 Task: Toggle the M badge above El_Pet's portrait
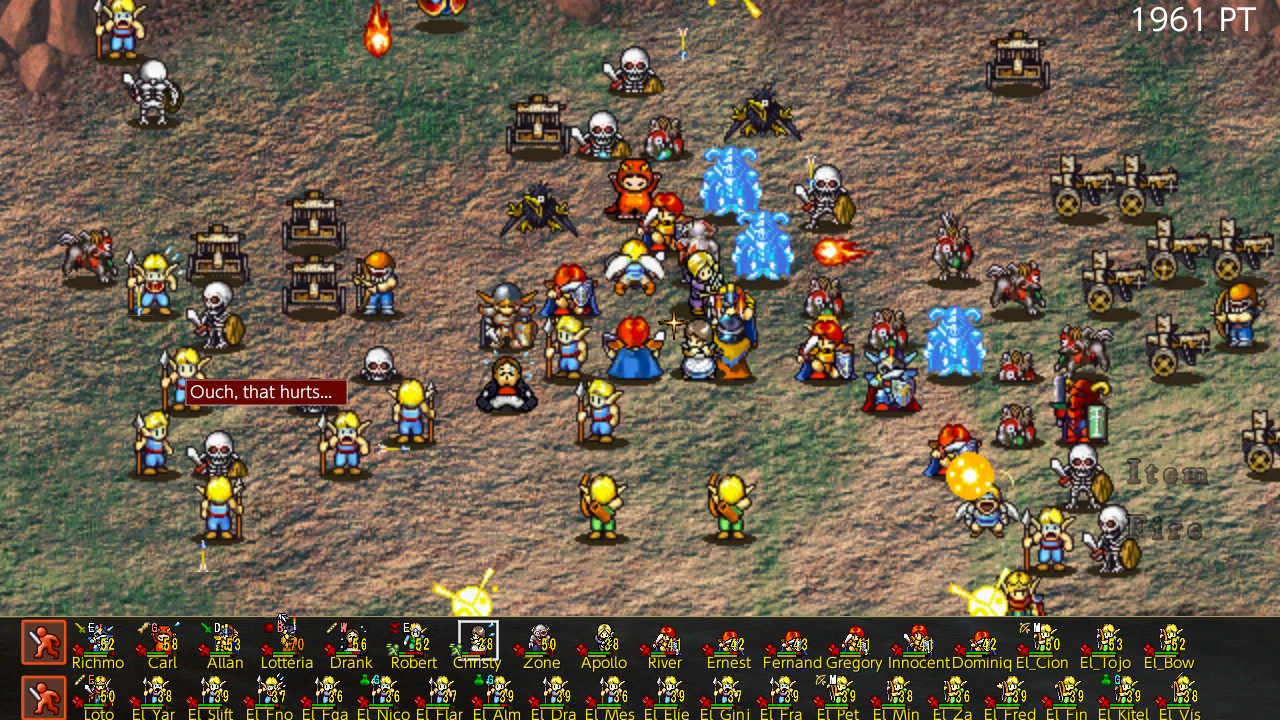(x=832, y=681)
